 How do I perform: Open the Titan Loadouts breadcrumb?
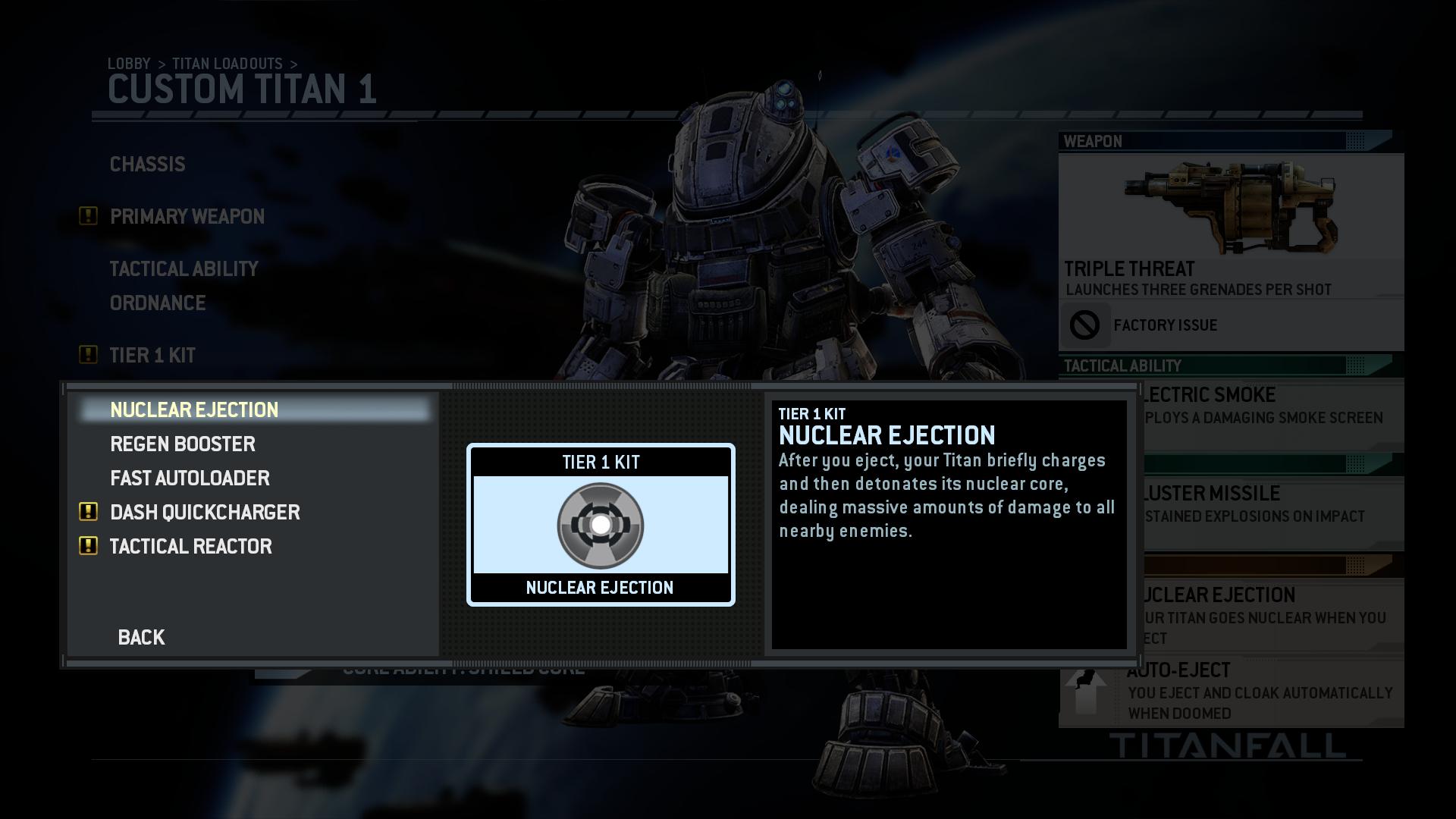228,64
